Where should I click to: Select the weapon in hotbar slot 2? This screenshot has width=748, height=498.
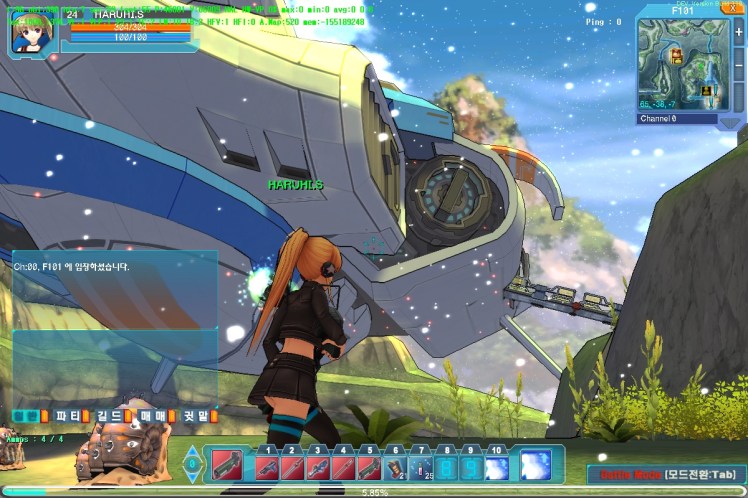[x=293, y=468]
